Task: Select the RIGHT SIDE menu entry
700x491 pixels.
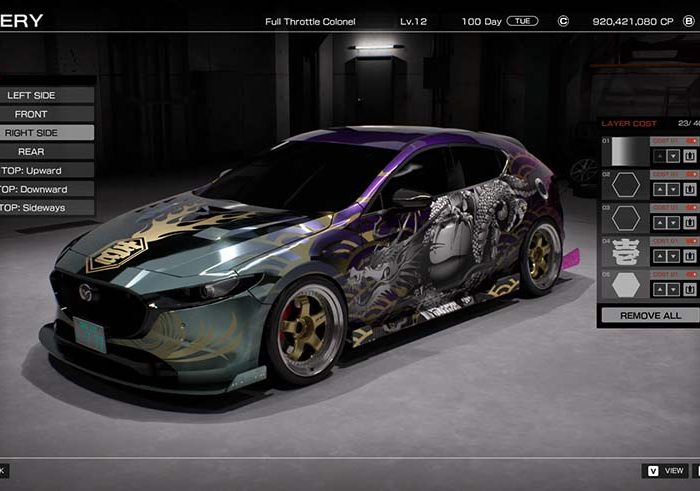Action: tap(32, 133)
